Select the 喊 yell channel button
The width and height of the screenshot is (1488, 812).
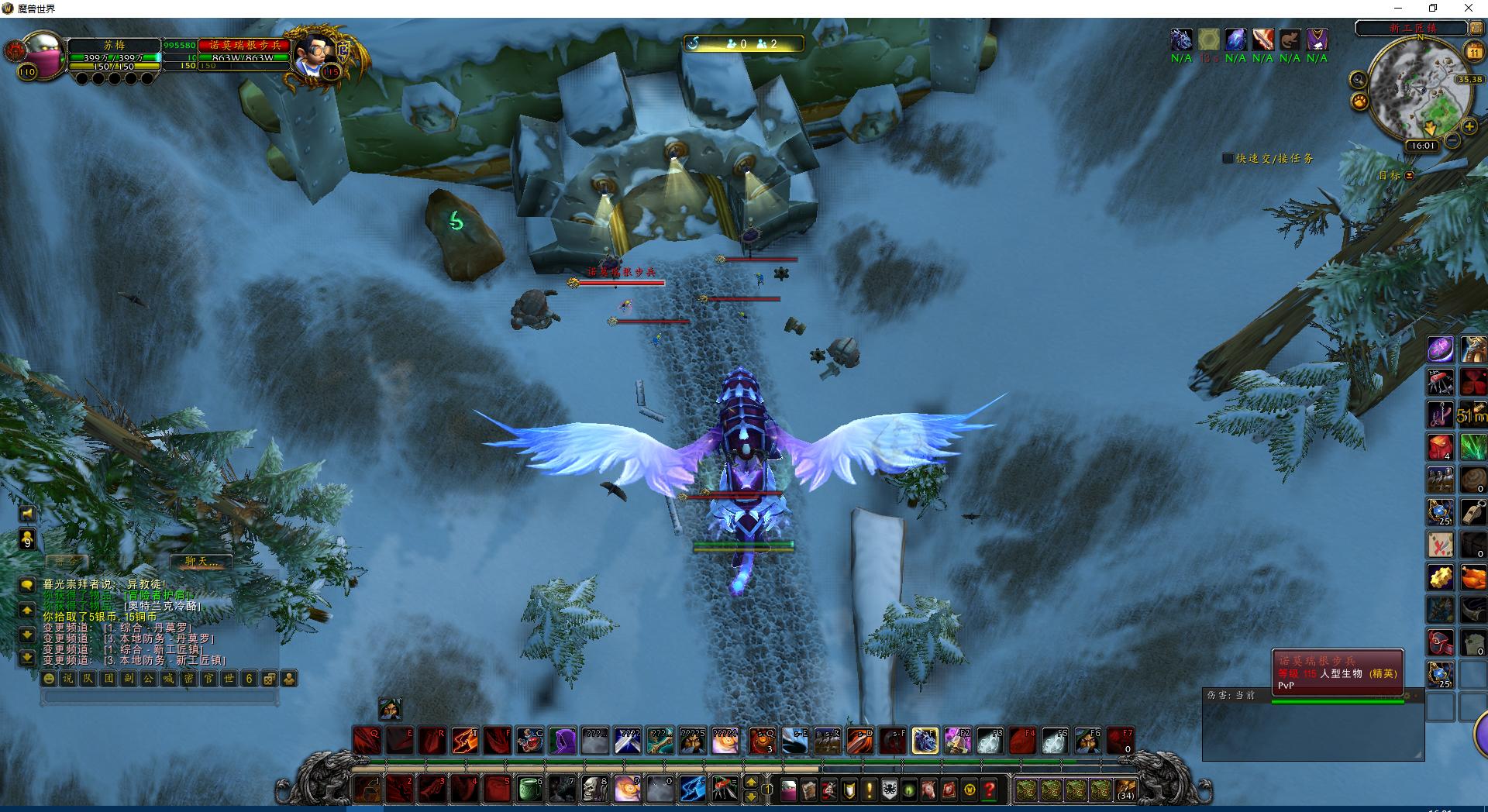(x=169, y=679)
